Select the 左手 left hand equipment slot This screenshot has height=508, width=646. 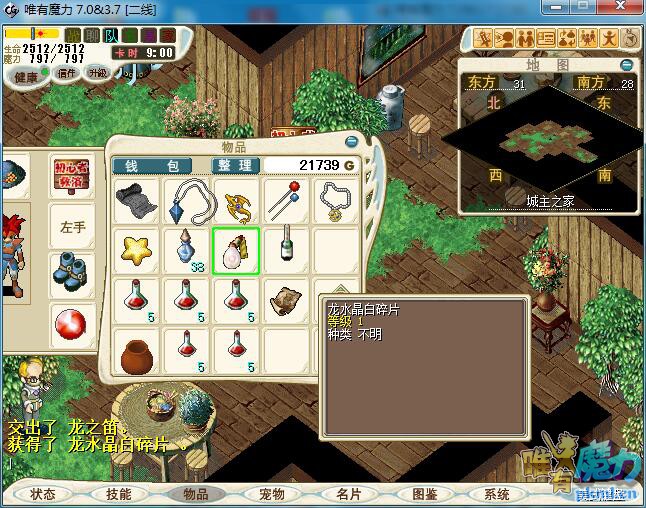(x=73, y=226)
